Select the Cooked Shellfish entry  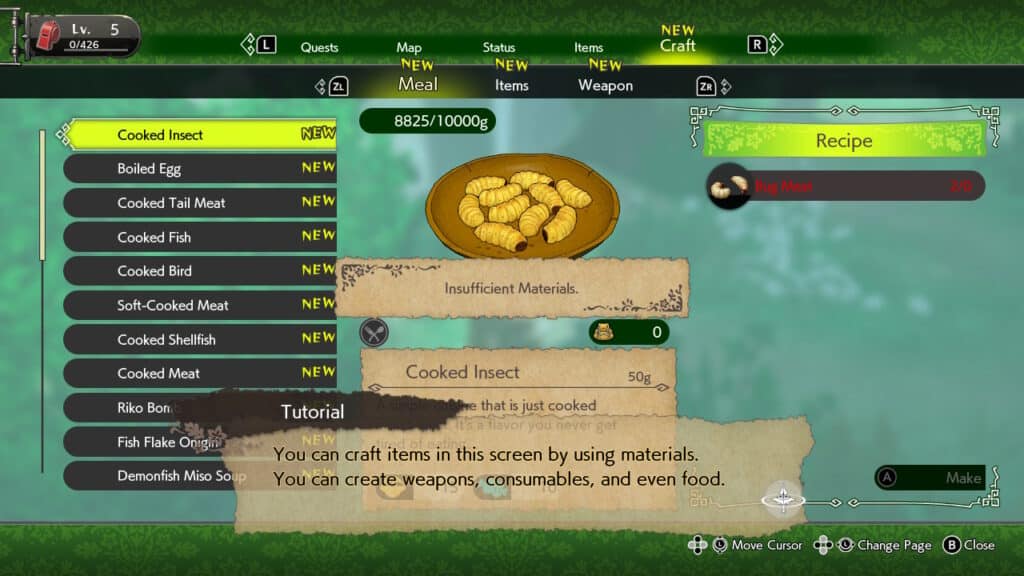[x=200, y=339]
